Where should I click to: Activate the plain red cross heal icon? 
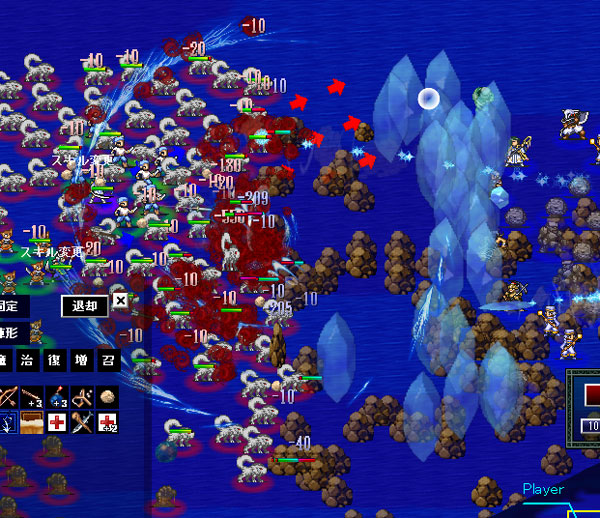(58, 422)
